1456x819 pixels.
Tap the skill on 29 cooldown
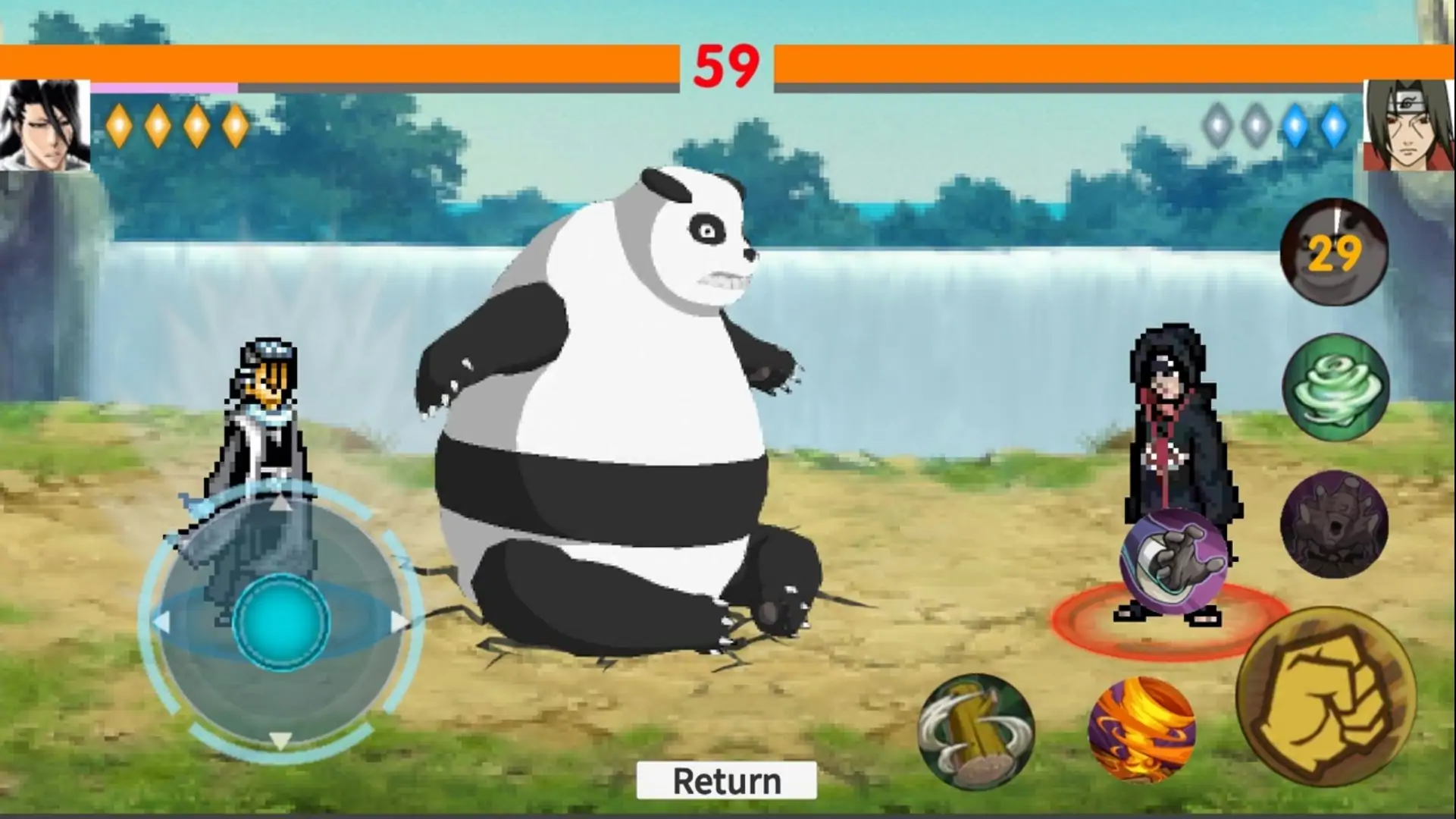click(x=1334, y=252)
